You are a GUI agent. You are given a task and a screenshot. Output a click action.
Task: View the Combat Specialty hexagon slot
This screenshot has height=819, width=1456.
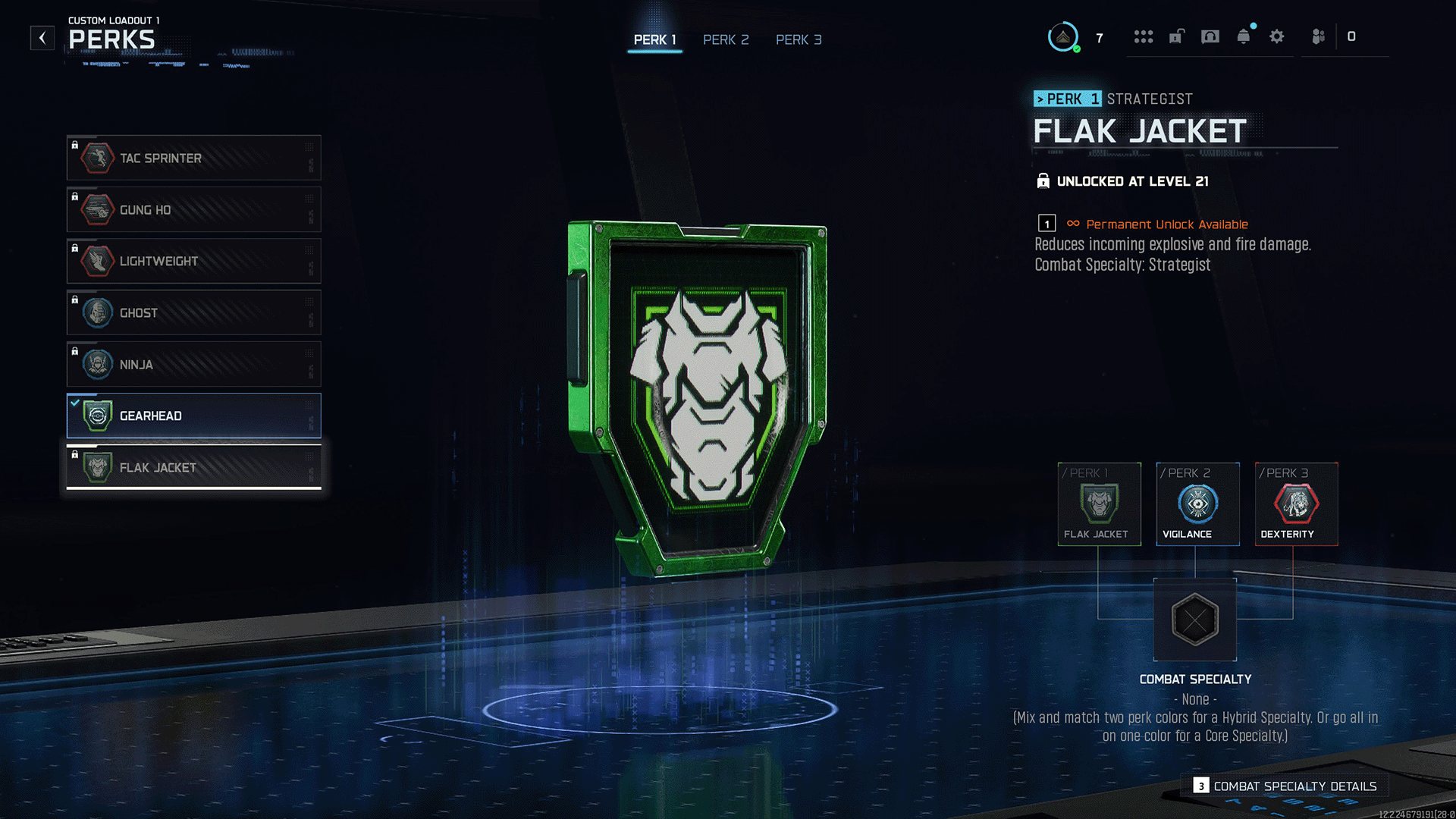[x=1195, y=620]
